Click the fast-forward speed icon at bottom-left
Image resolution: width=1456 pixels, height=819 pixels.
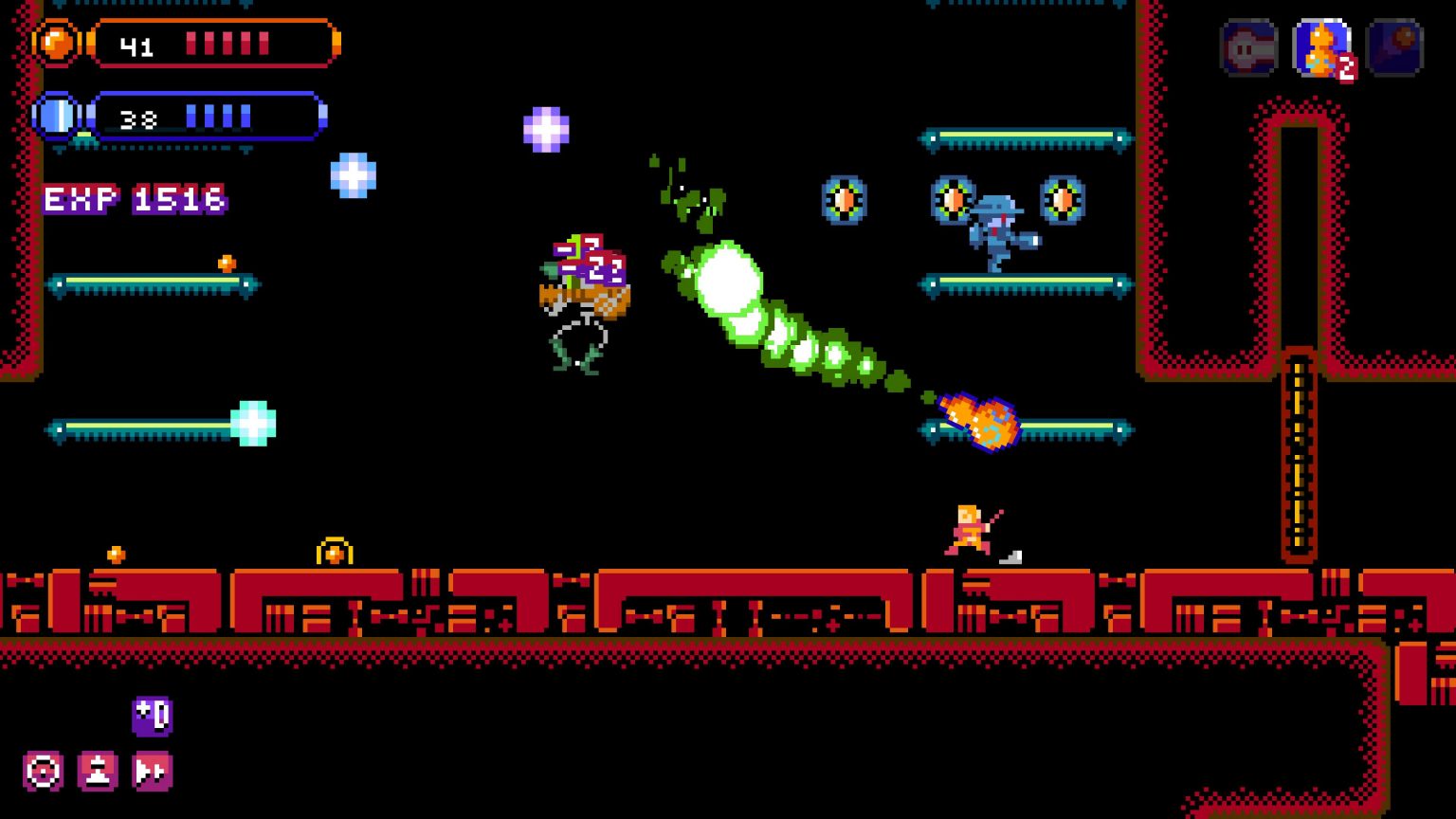pos(152,771)
